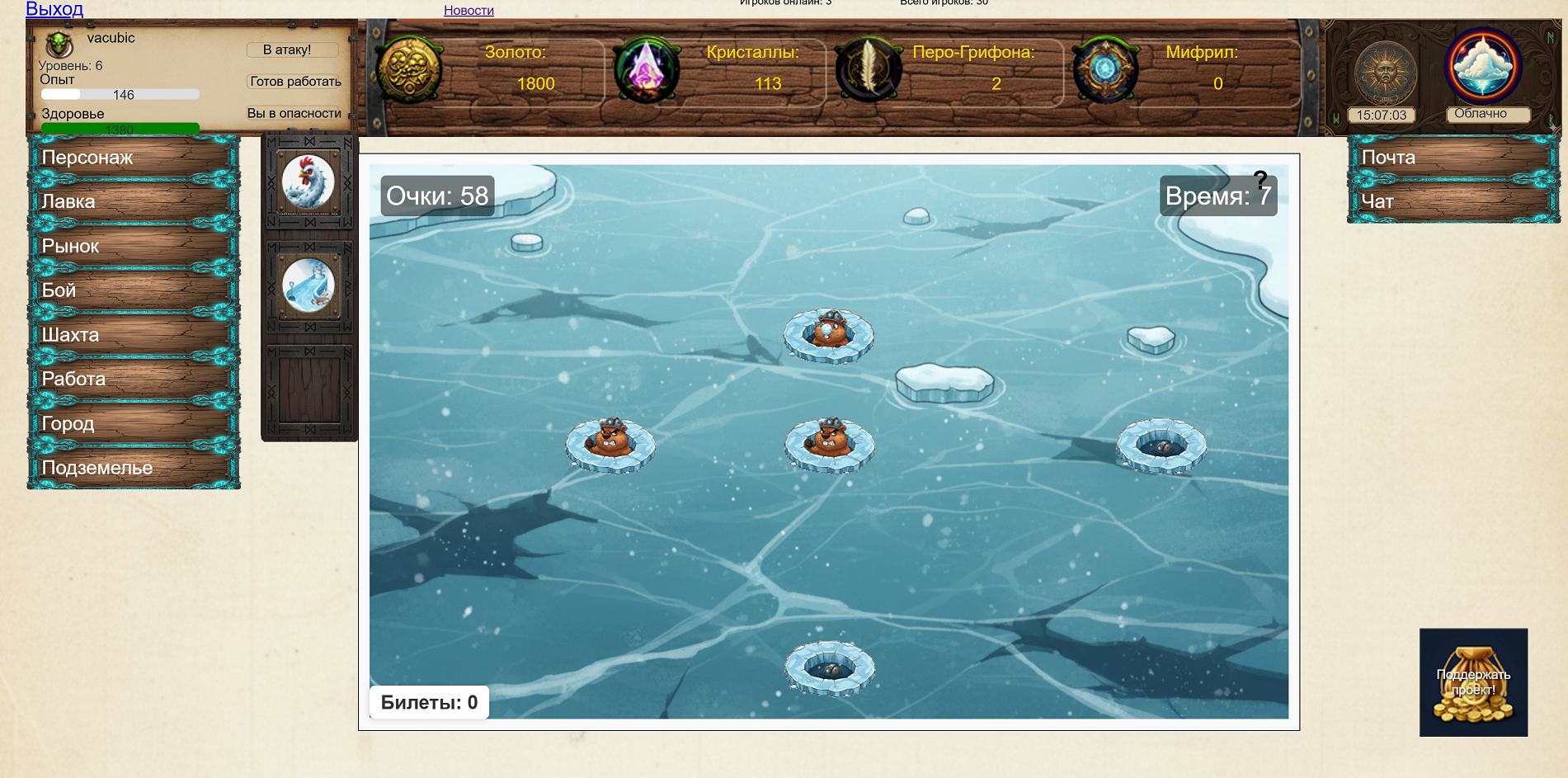Click the cloudy weather icon

click(x=1483, y=66)
